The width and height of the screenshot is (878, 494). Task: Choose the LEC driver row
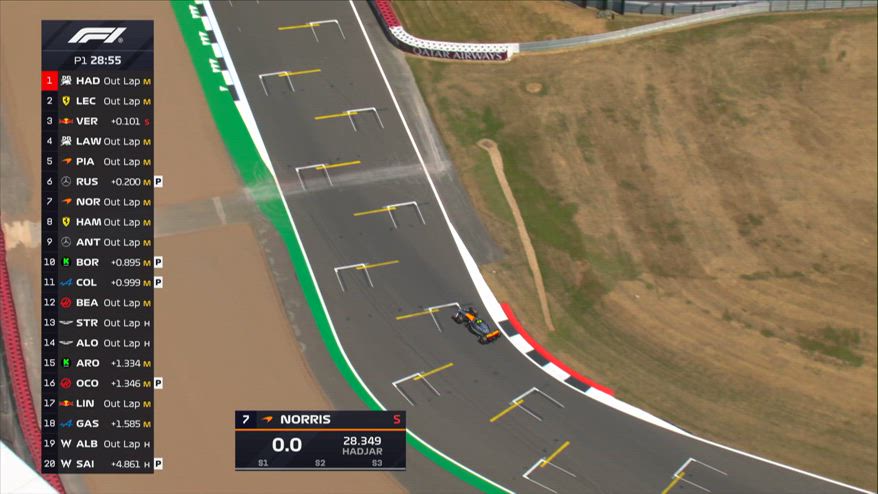point(97,101)
